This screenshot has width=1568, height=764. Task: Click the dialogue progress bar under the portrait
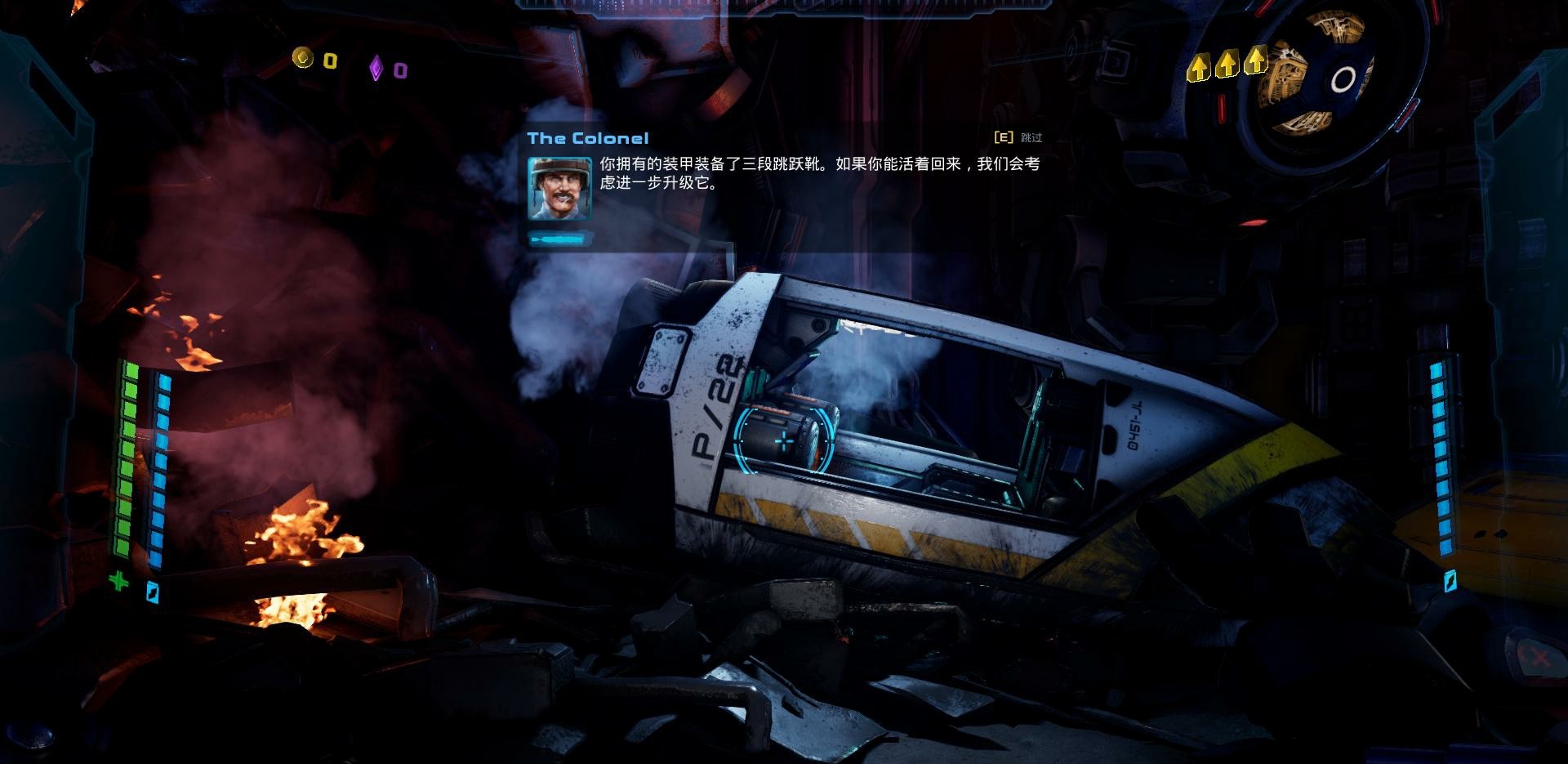pyautogui.click(x=560, y=238)
